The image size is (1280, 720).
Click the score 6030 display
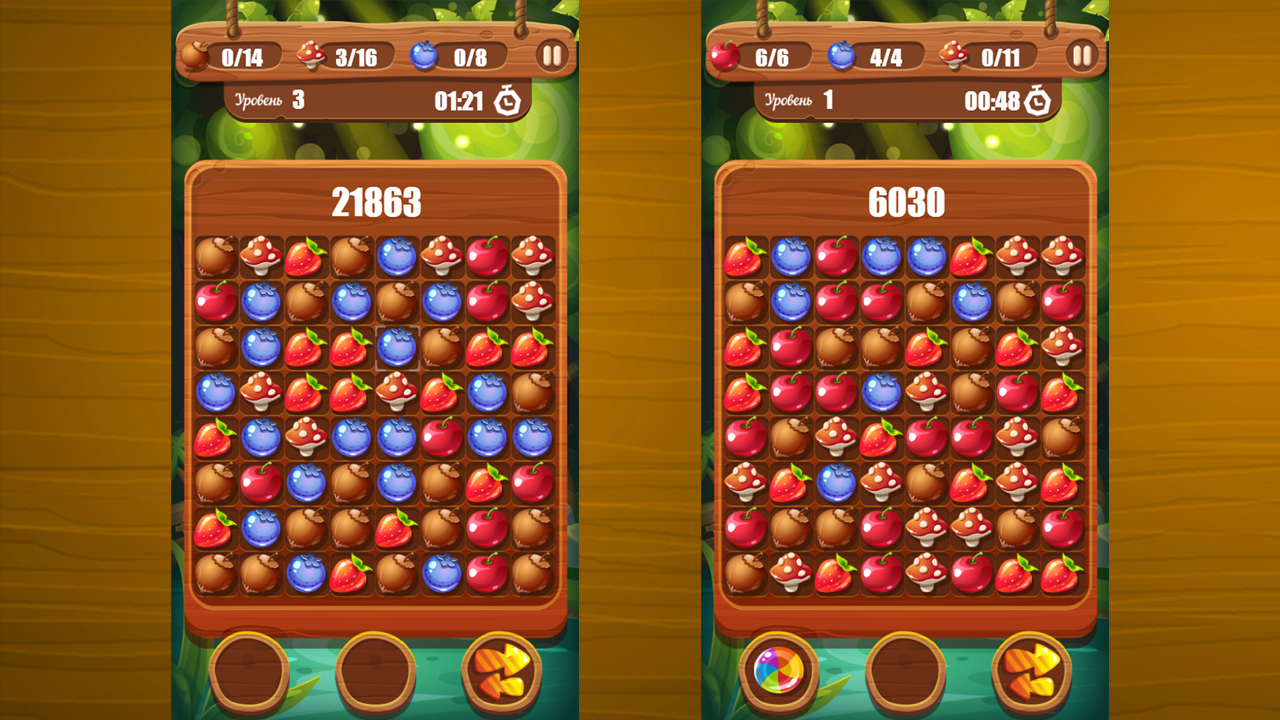(x=908, y=201)
